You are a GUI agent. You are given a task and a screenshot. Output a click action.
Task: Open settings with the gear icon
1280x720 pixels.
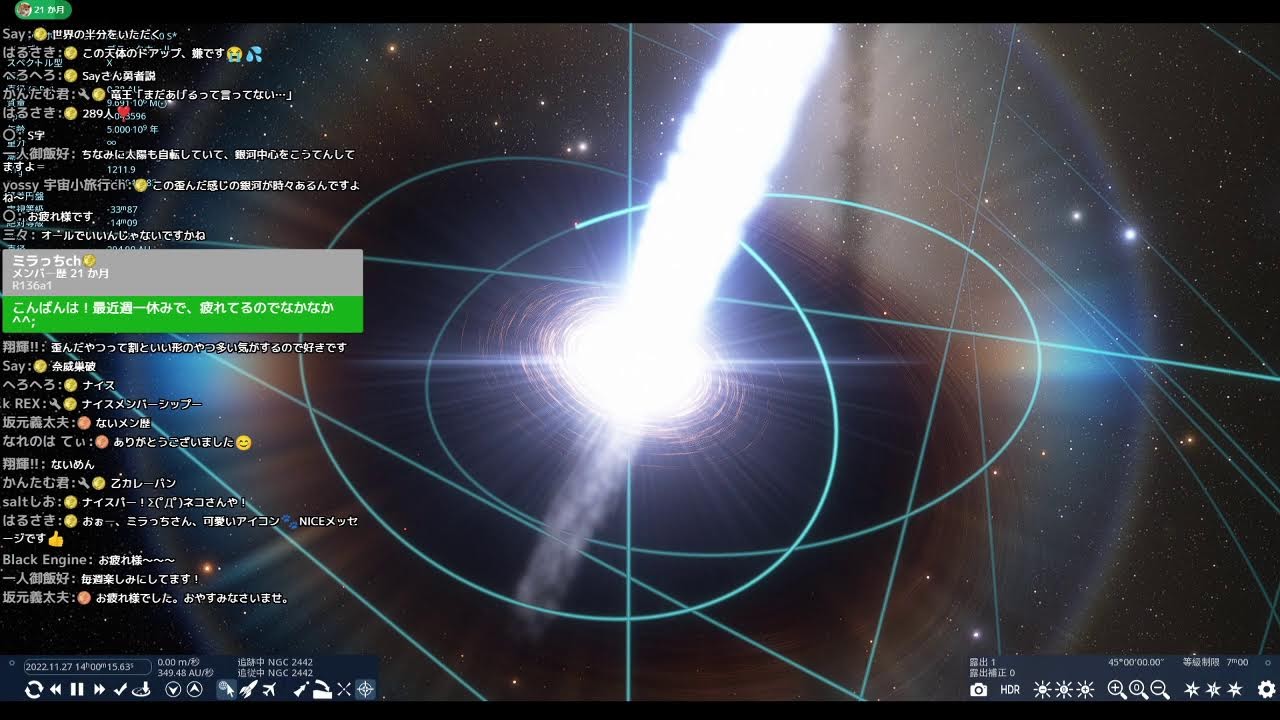[x=1266, y=689]
